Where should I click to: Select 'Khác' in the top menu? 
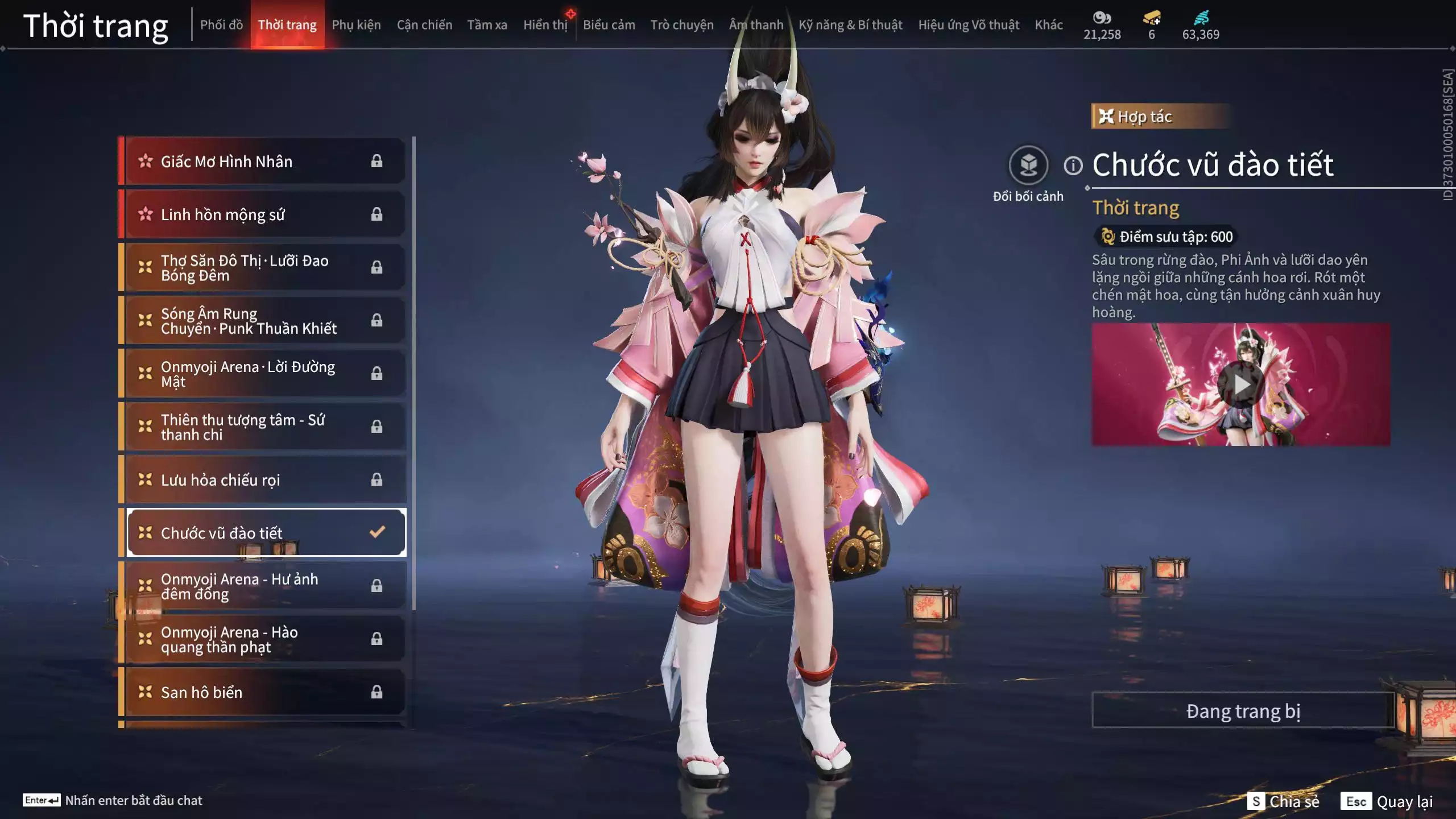1049,24
